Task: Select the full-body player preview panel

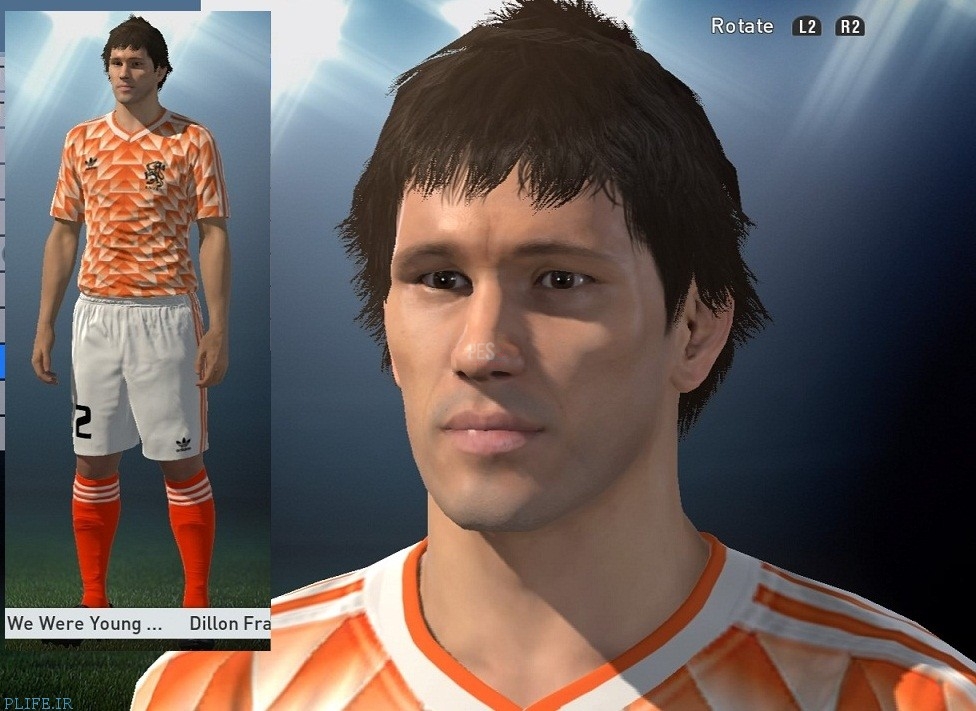Action: (x=138, y=310)
